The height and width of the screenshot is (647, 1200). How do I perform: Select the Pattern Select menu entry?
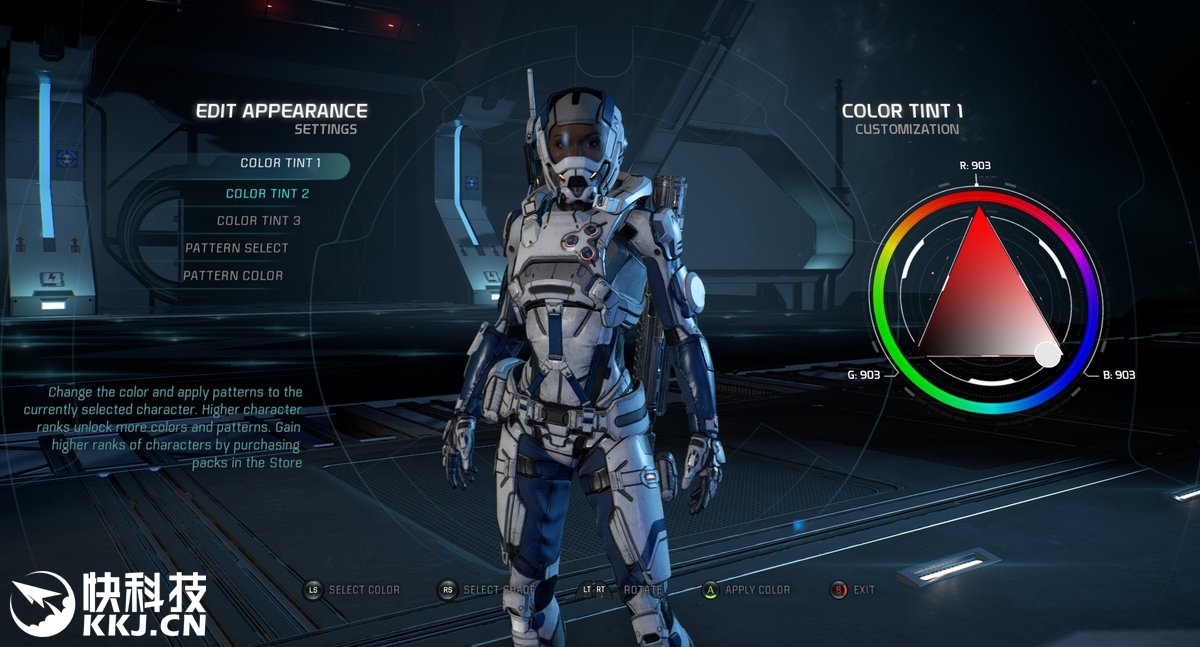(x=236, y=248)
